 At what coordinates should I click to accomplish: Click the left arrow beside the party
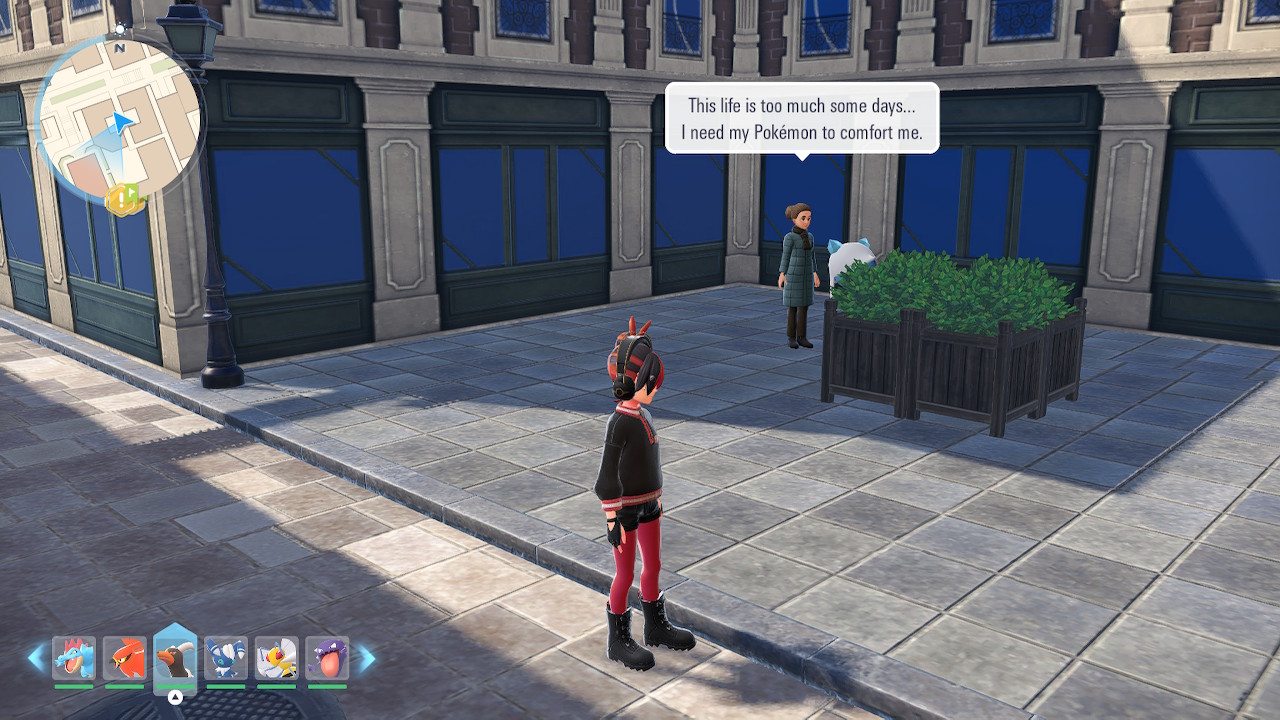click(x=36, y=657)
